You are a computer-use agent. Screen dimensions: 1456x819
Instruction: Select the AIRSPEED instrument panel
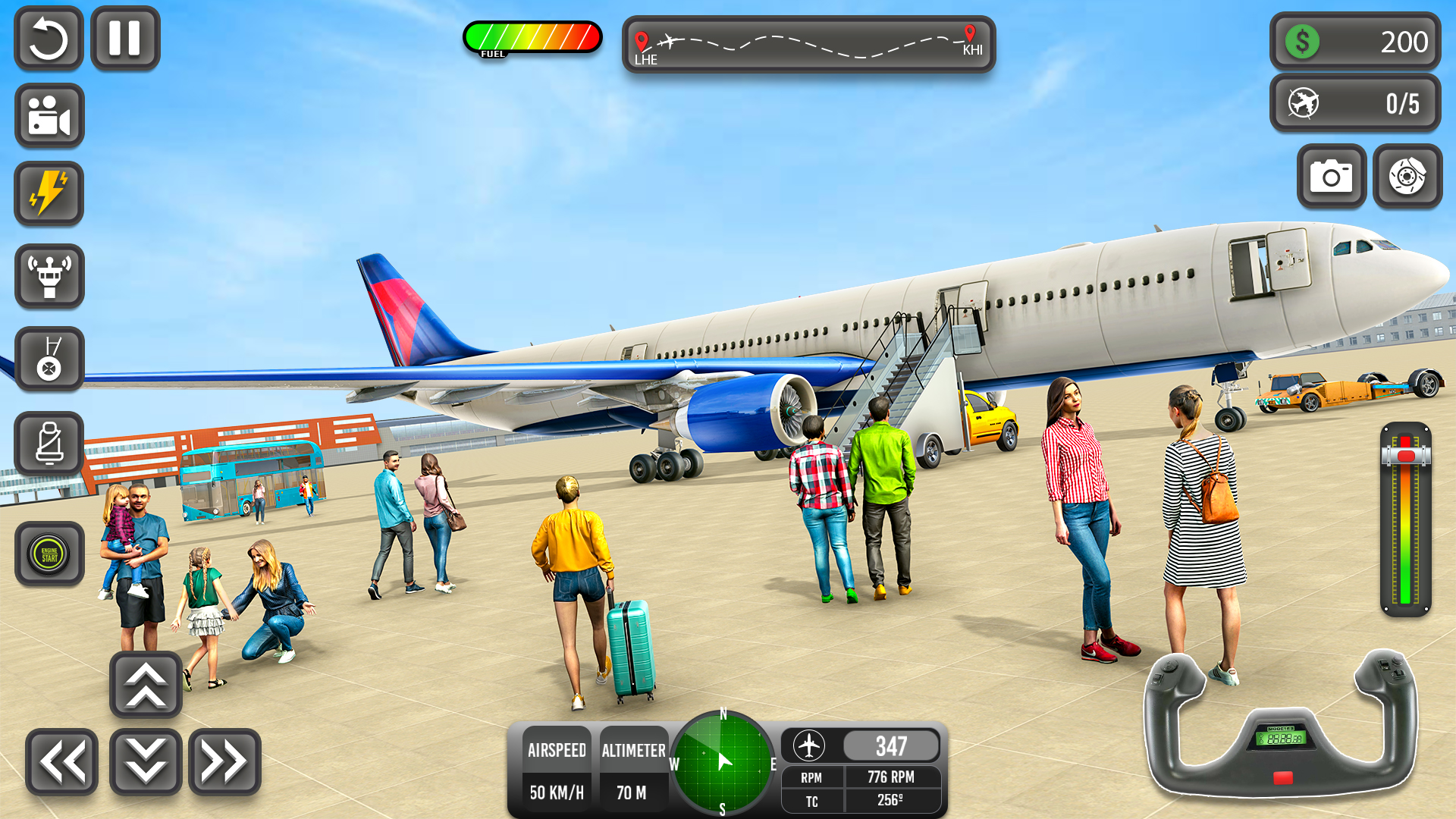tap(557, 770)
